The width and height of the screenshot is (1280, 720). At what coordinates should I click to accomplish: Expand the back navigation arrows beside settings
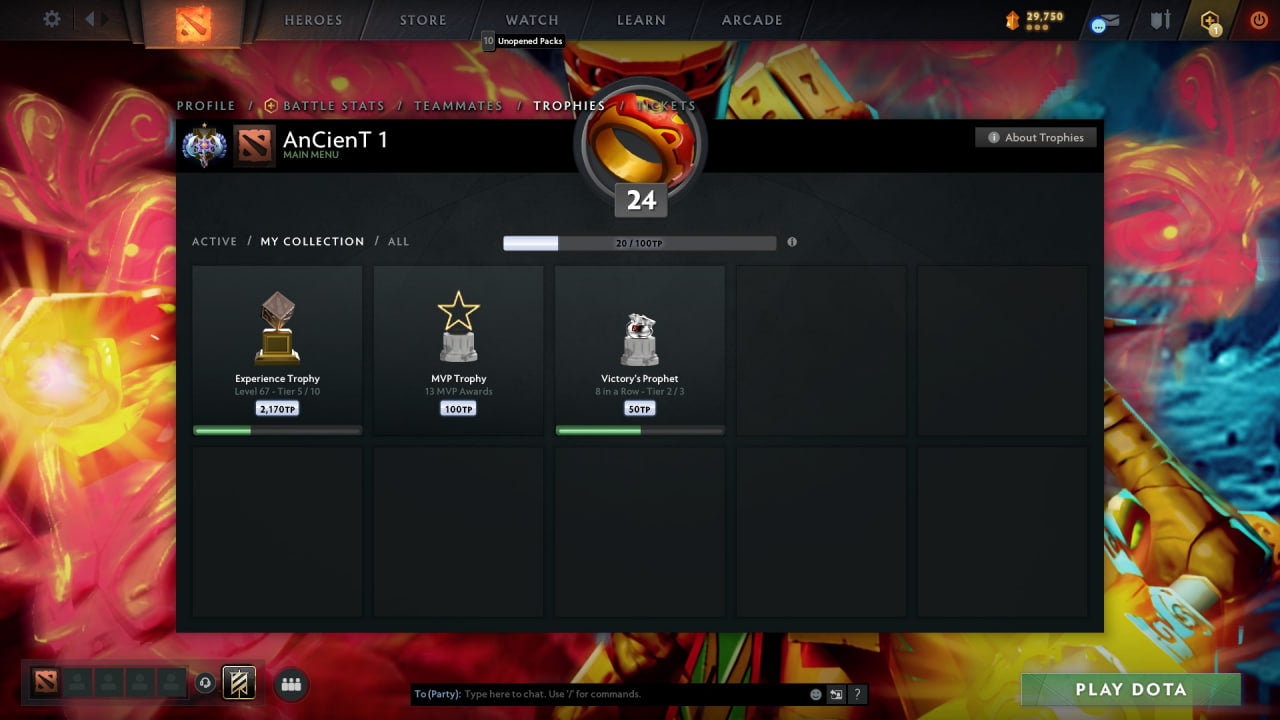point(91,18)
